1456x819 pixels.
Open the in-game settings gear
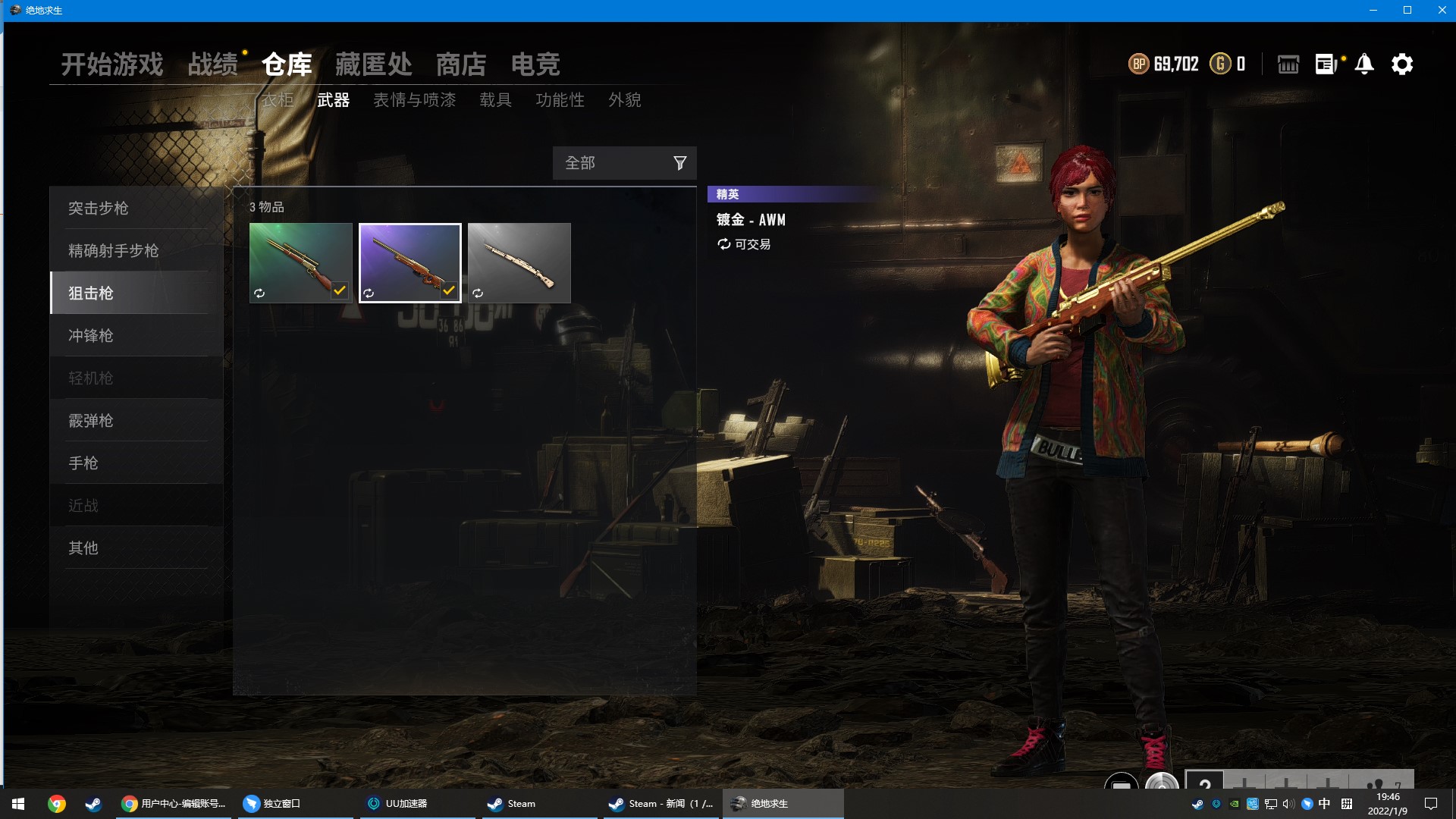tap(1403, 64)
